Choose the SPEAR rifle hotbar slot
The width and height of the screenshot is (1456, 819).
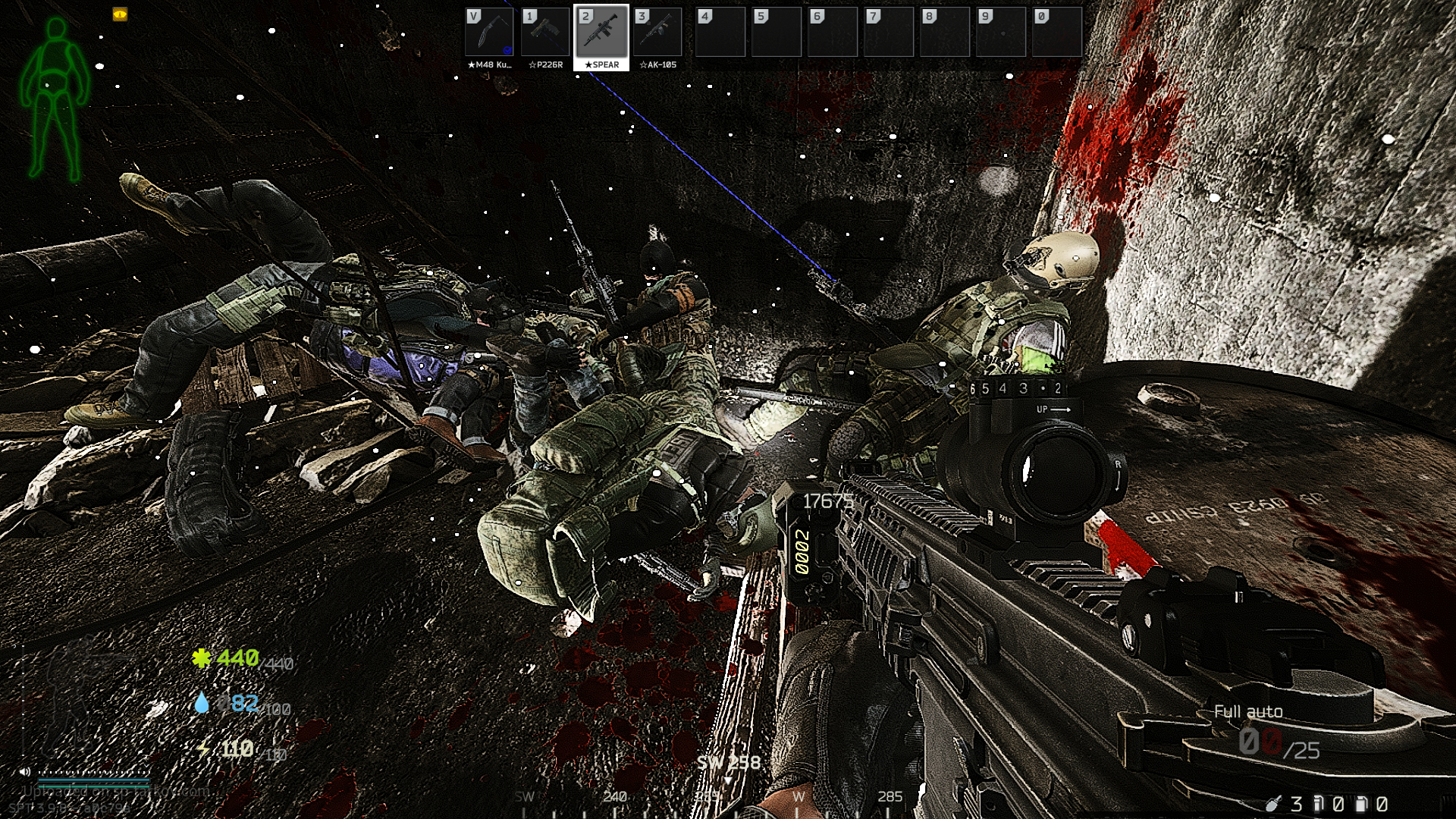[x=601, y=33]
